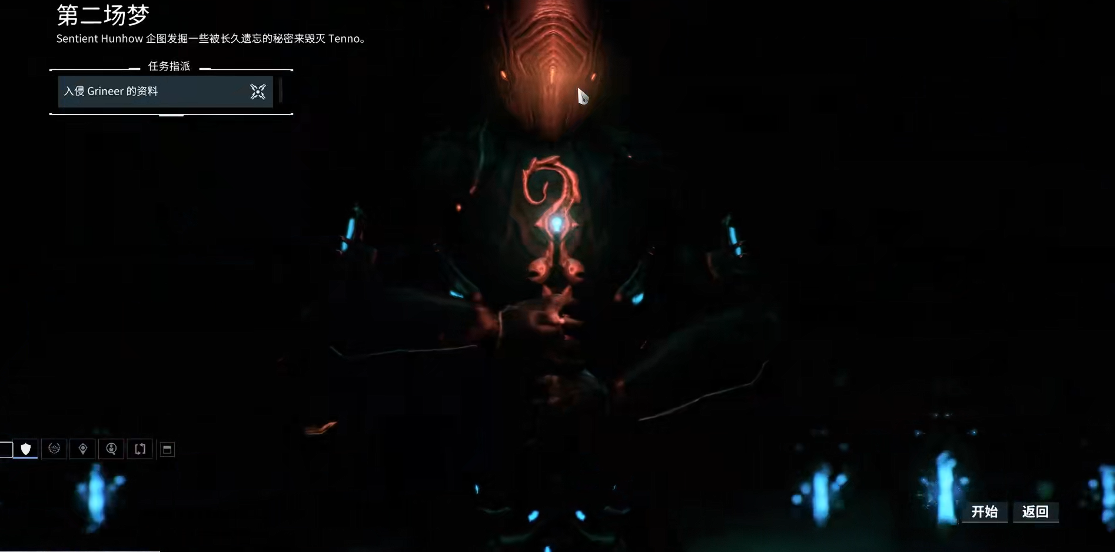Viewport: 1115px width, 552px height.
Task: Select the white shield icon tab
Action: (x=26, y=449)
